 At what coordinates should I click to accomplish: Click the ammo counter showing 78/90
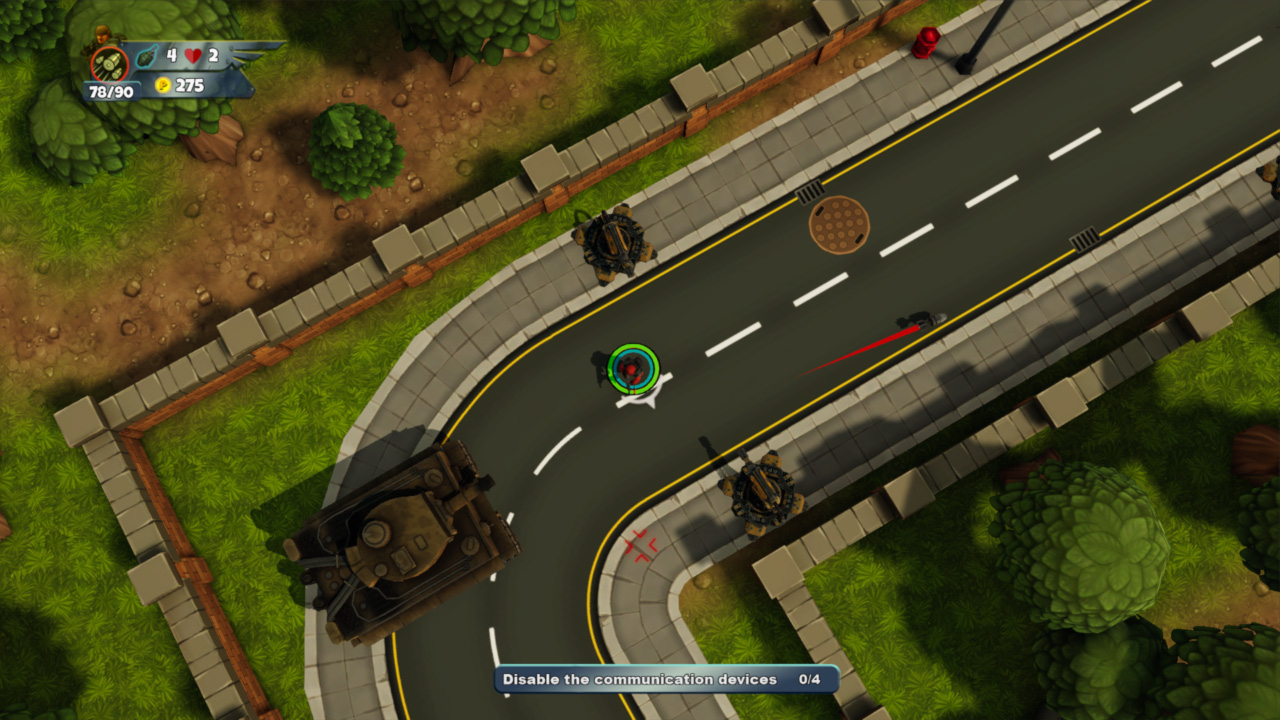click(x=111, y=91)
